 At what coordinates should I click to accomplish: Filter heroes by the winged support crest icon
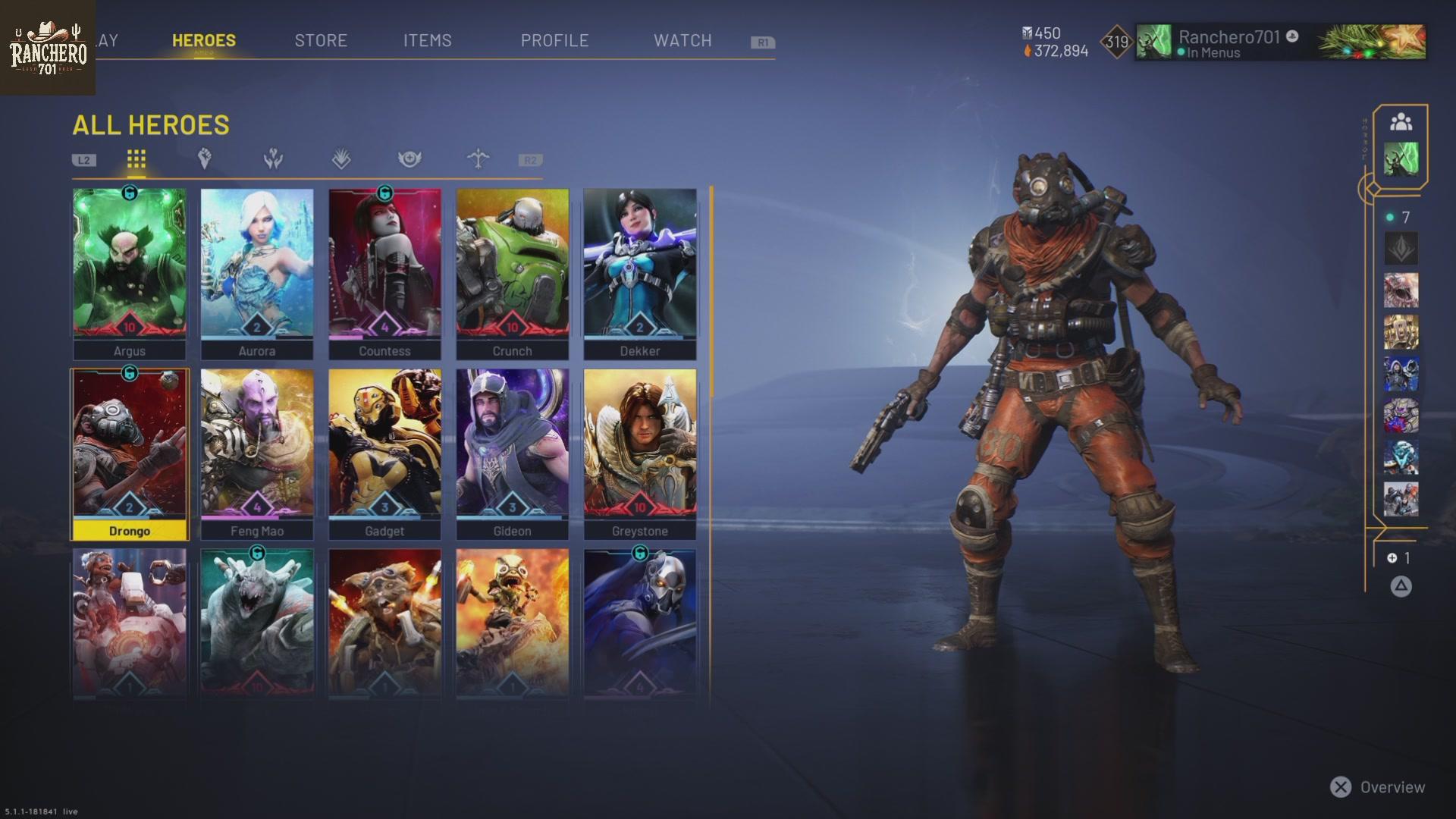click(x=409, y=159)
